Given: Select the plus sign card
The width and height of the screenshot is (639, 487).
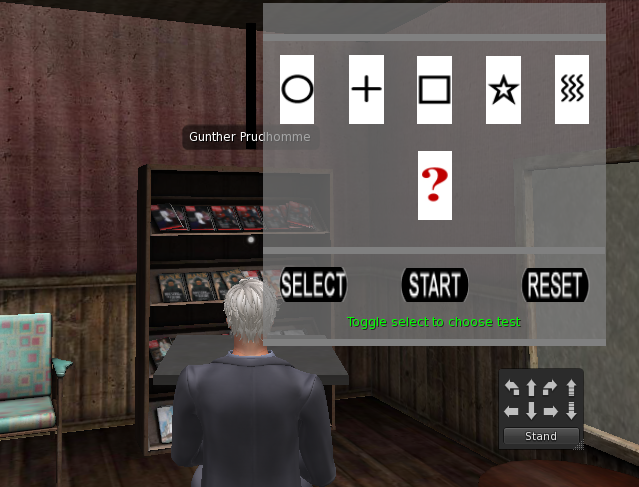Looking at the screenshot, I should 366,89.
